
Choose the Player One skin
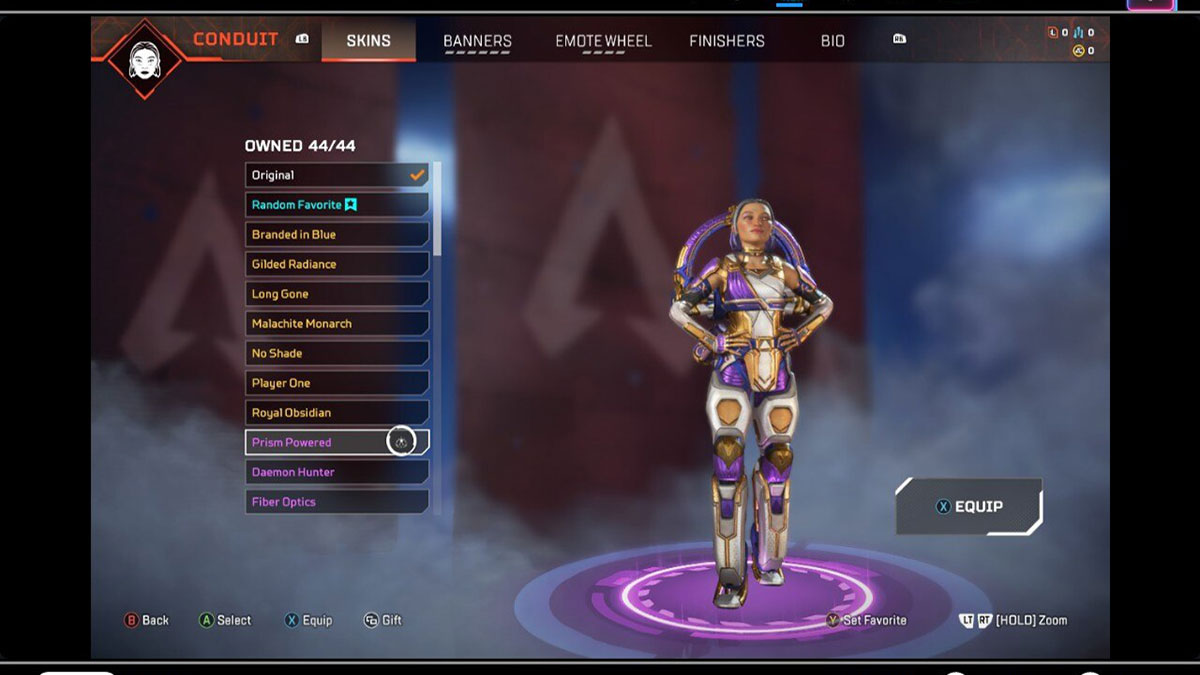(337, 383)
